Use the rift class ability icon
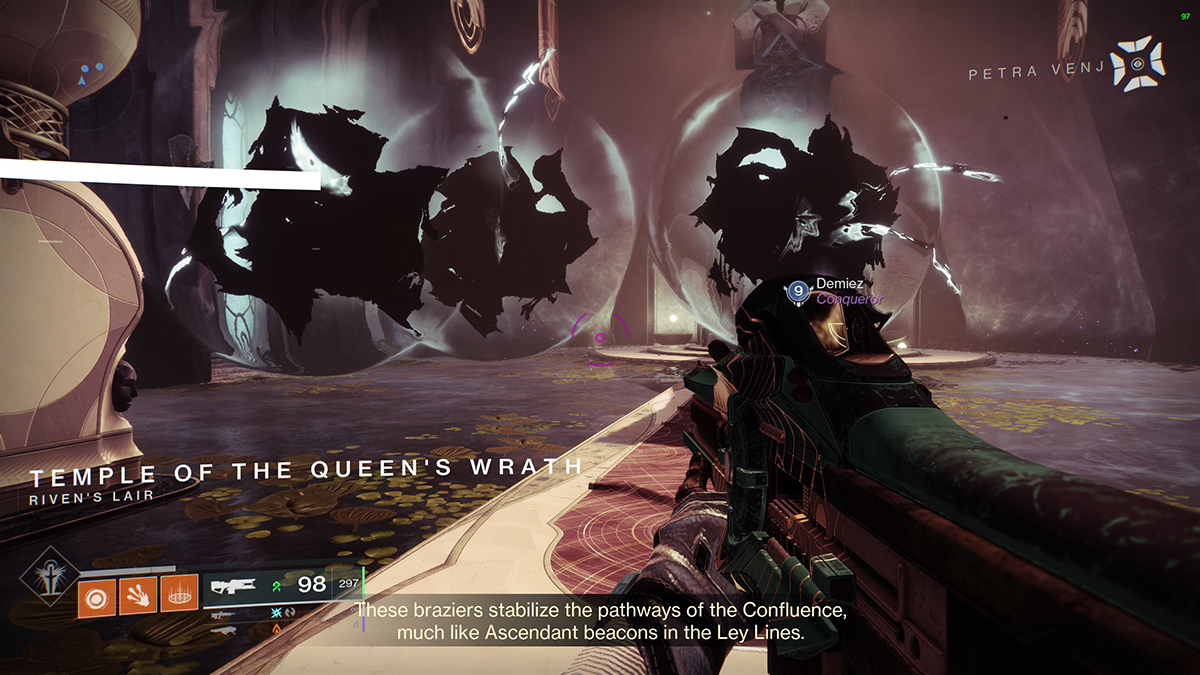Image resolution: width=1200 pixels, height=675 pixels. [x=180, y=597]
